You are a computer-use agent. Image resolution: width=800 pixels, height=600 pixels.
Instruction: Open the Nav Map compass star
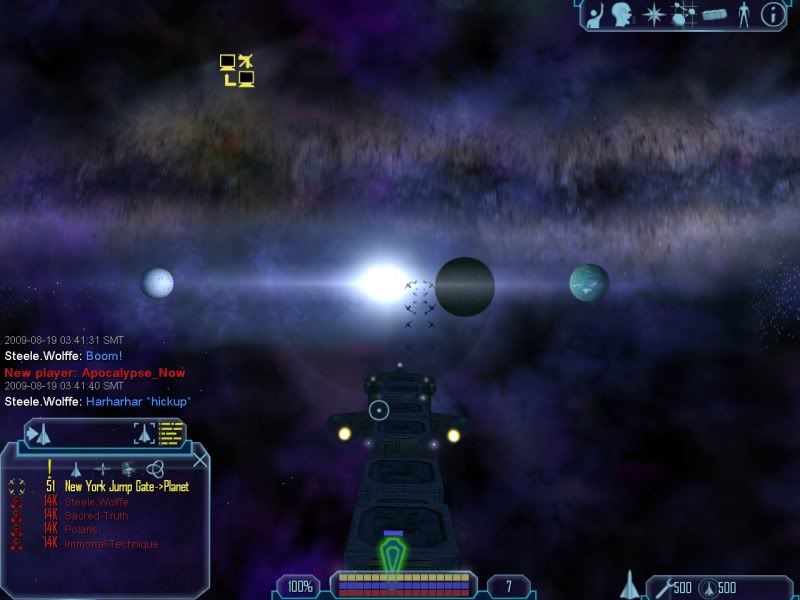click(654, 14)
